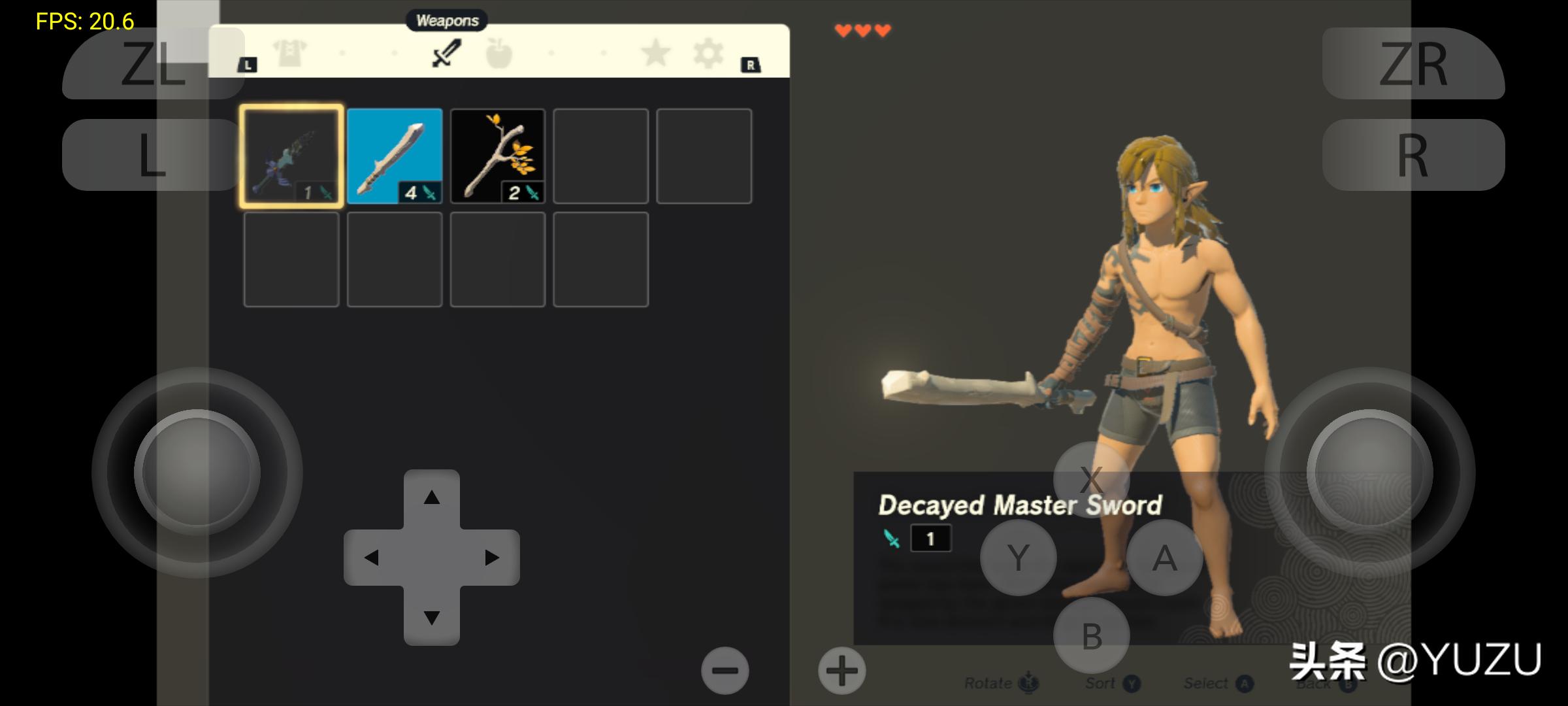
Task: Tap the ZR overlay shoulder button
Action: click(x=1413, y=64)
